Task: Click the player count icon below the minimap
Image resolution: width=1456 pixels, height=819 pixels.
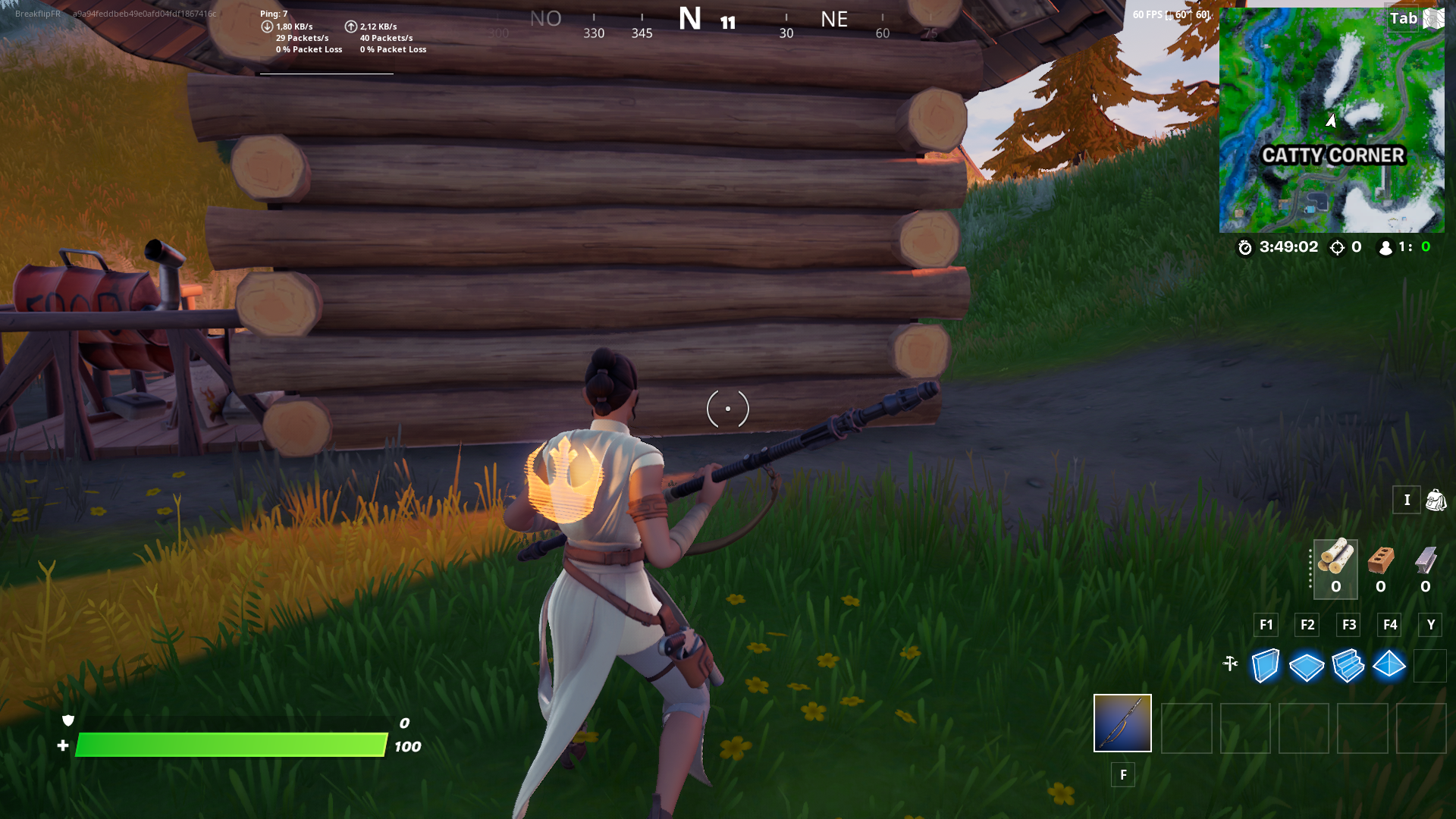Action: click(x=1384, y=246)
